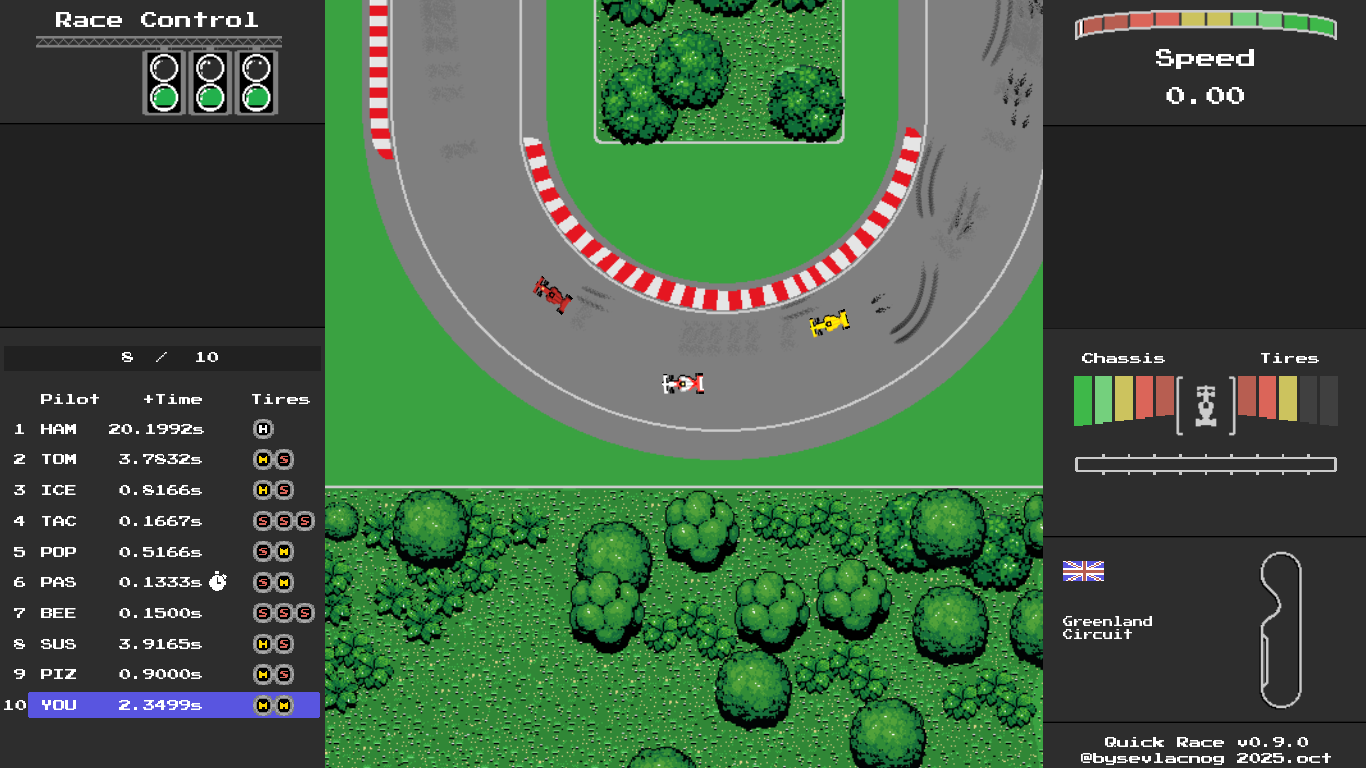1366x768 pixels.
Task: Select the Tires column header
Action: pos(281,399)
